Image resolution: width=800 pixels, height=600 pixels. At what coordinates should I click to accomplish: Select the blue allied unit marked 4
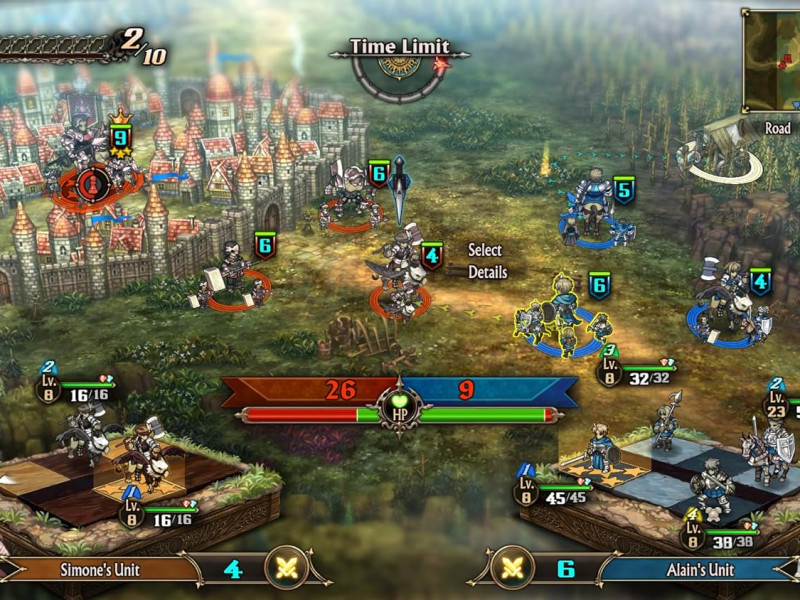point(732,308)
